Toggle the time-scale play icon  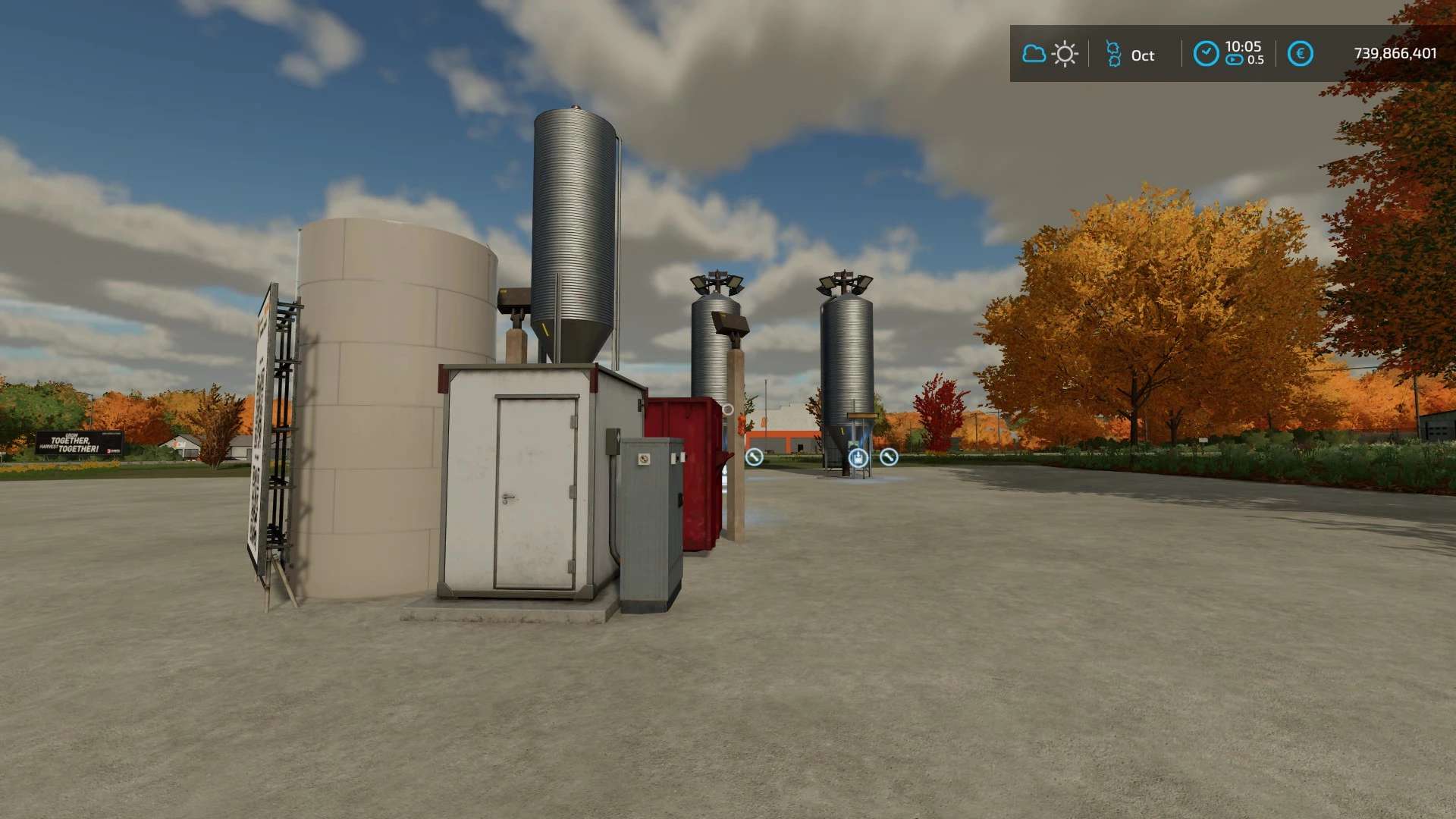coord(1235,60)
